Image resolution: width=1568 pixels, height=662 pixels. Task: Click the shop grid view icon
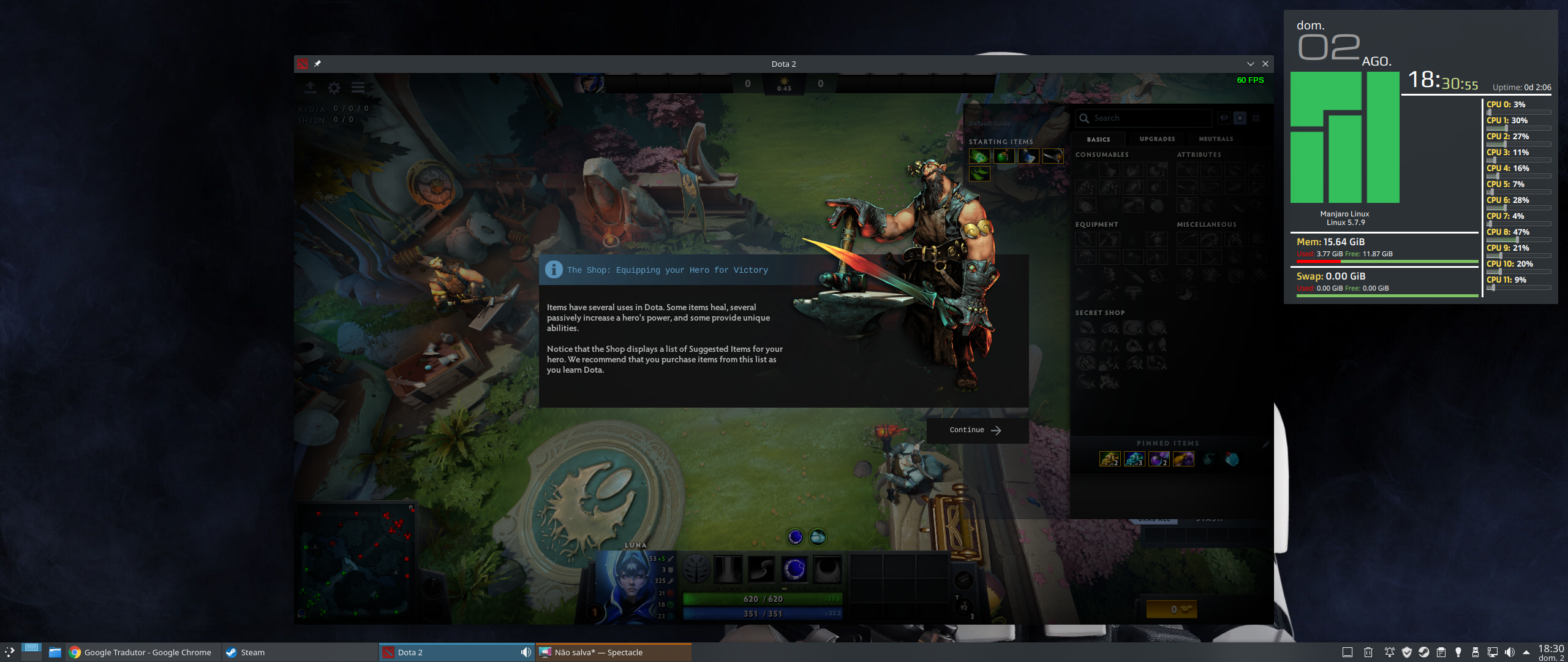1254,118
